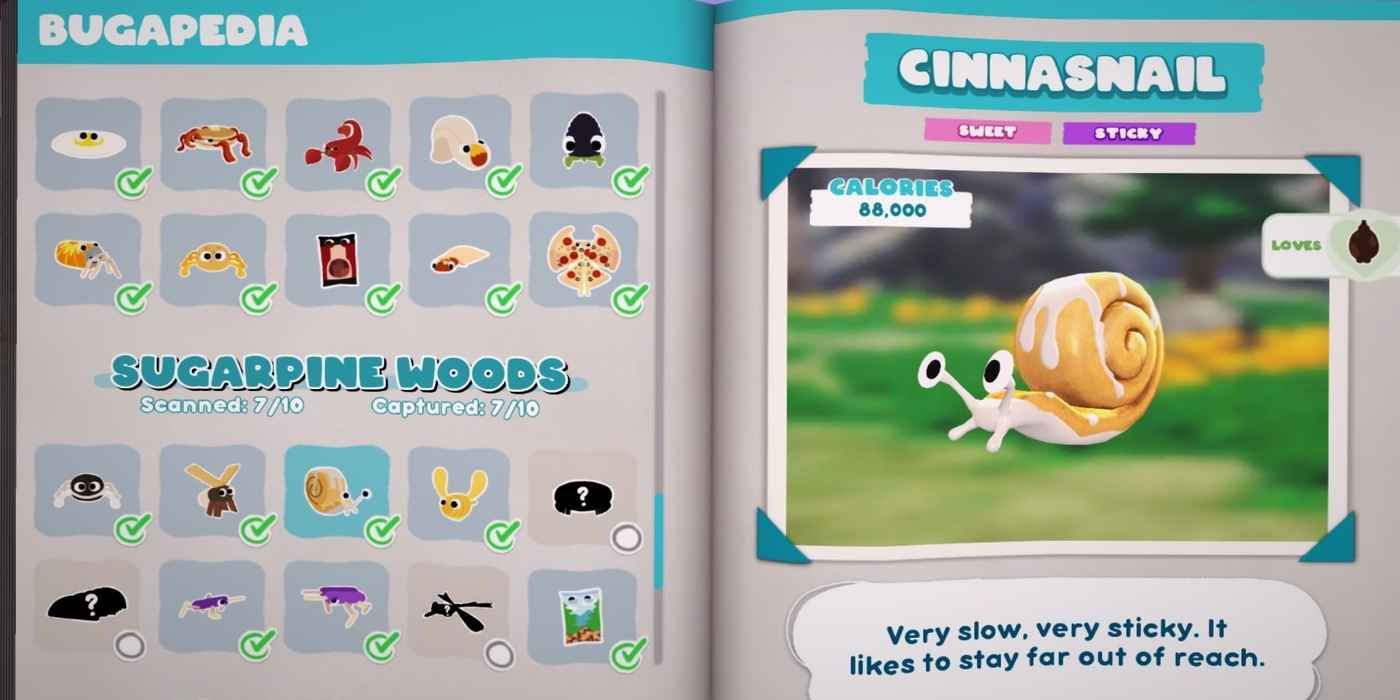Click the highlighted Cinnasnail entry
The image size is (1400, 700).
coord(338,492)
